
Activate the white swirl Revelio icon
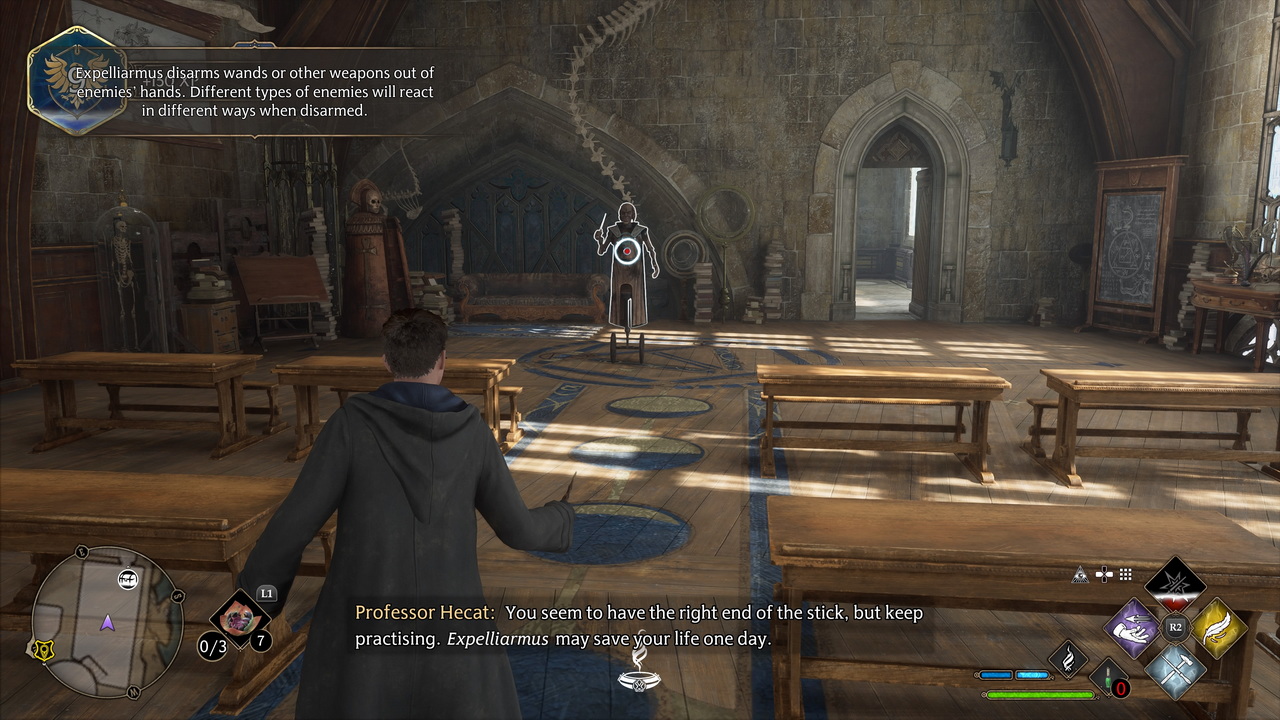click(1067, 659)
